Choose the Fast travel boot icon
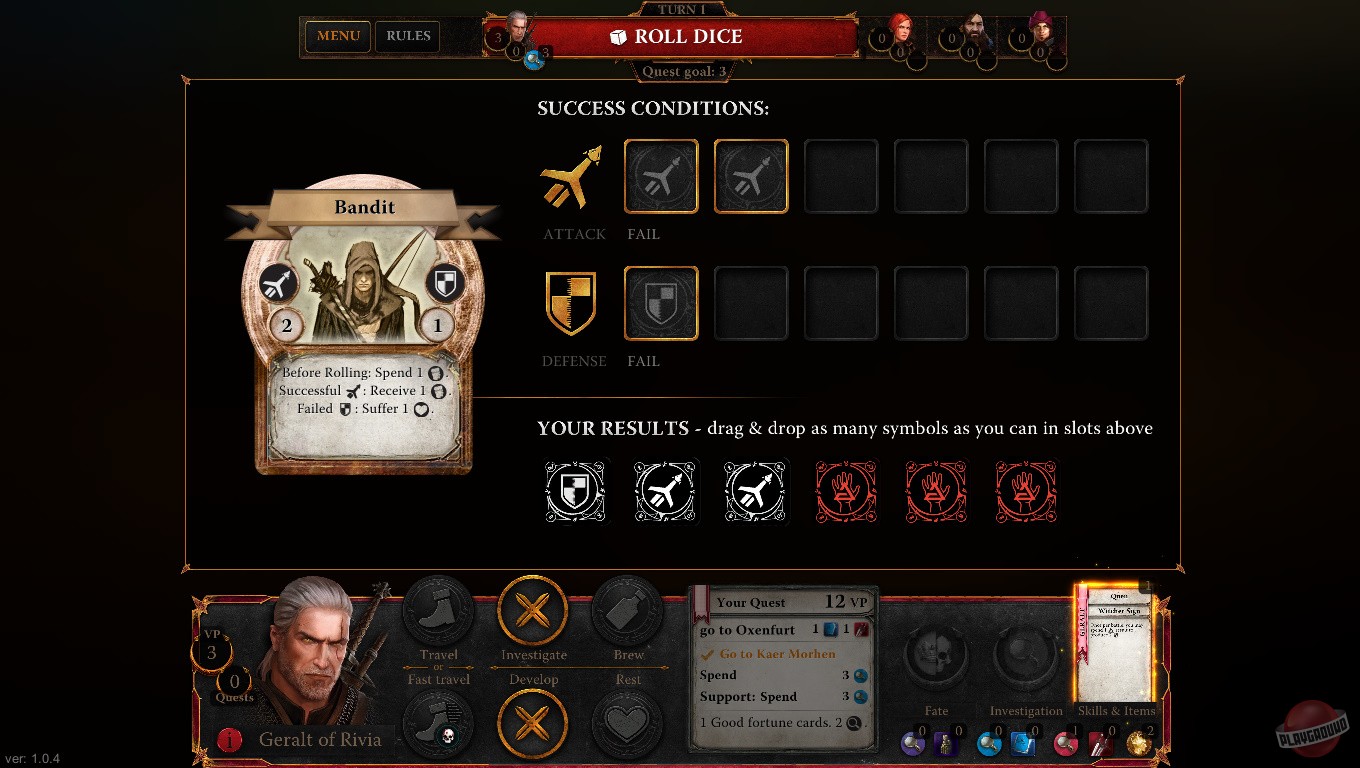 pyautogui.click(x=438, y=725)
